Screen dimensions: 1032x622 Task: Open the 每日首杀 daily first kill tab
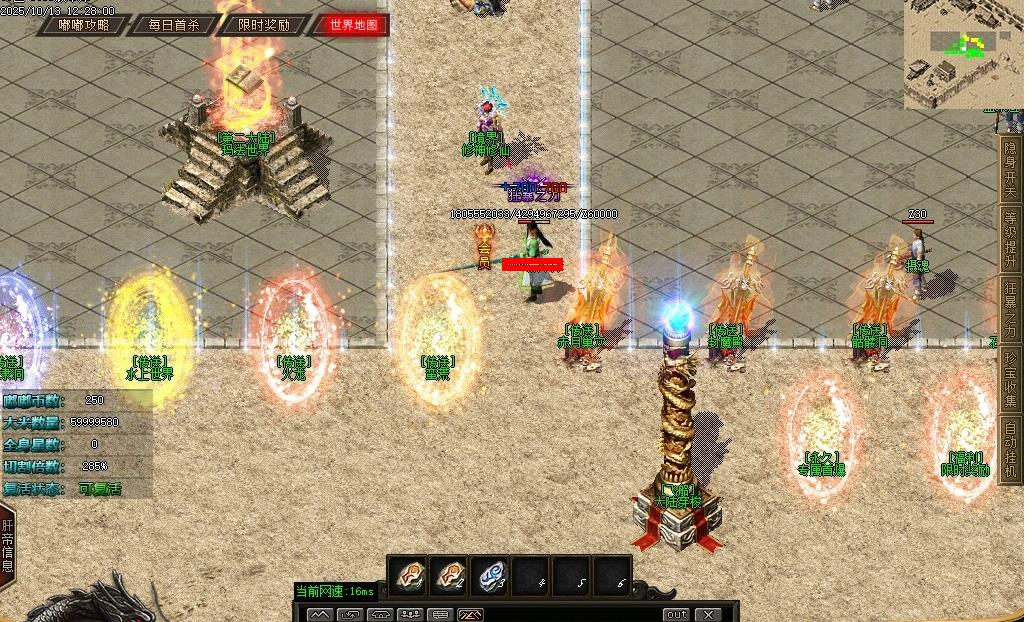(x=172, y=25)
